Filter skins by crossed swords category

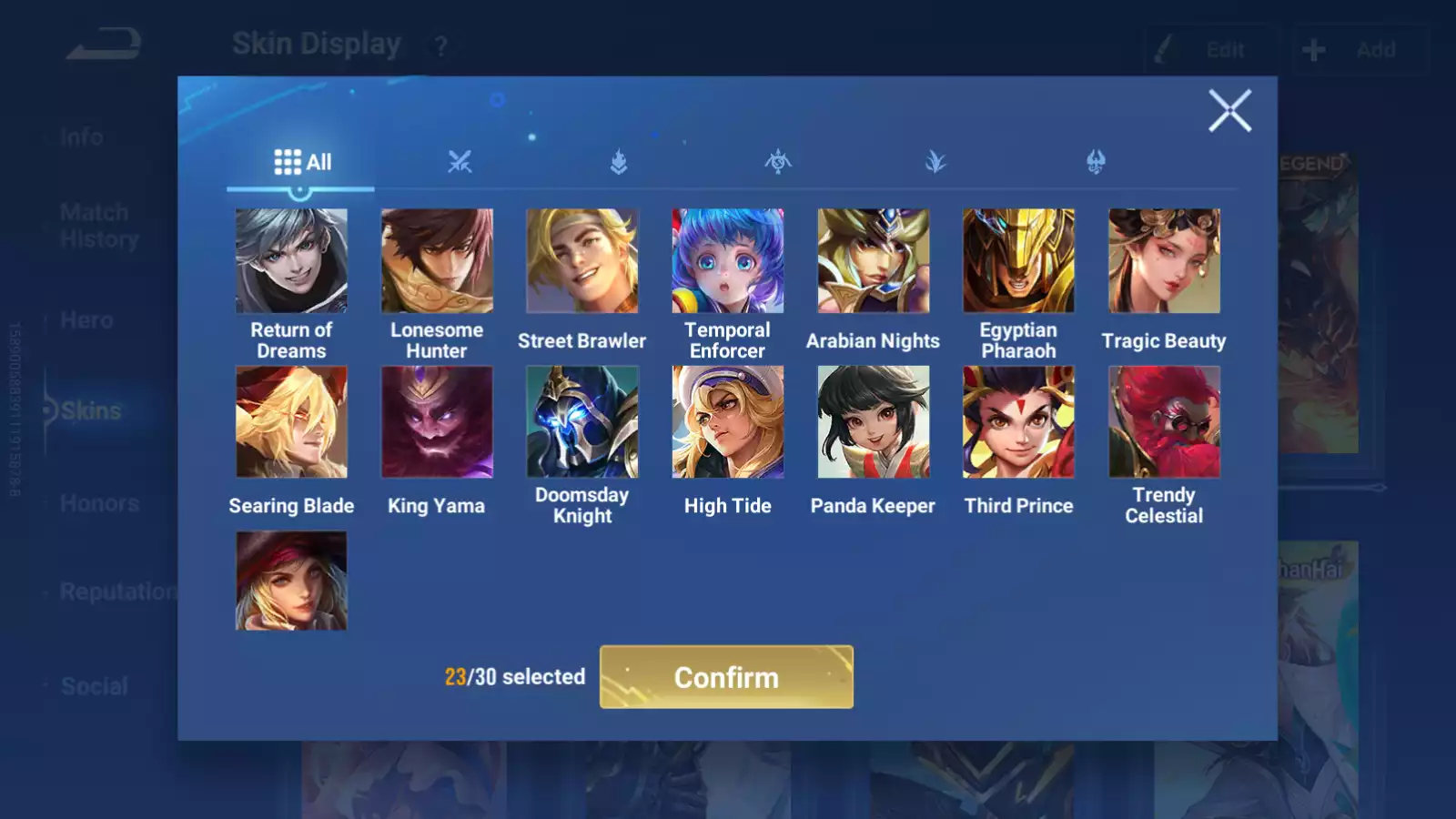point(460,163)
